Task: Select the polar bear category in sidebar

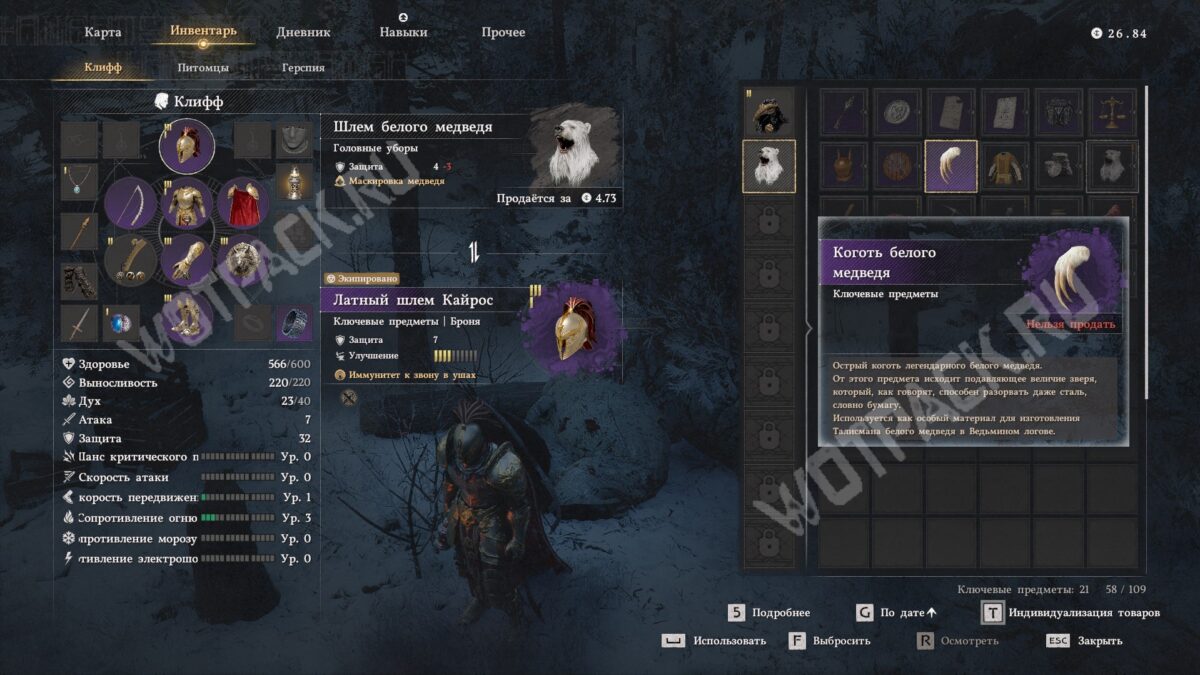Action: [769, 166]
